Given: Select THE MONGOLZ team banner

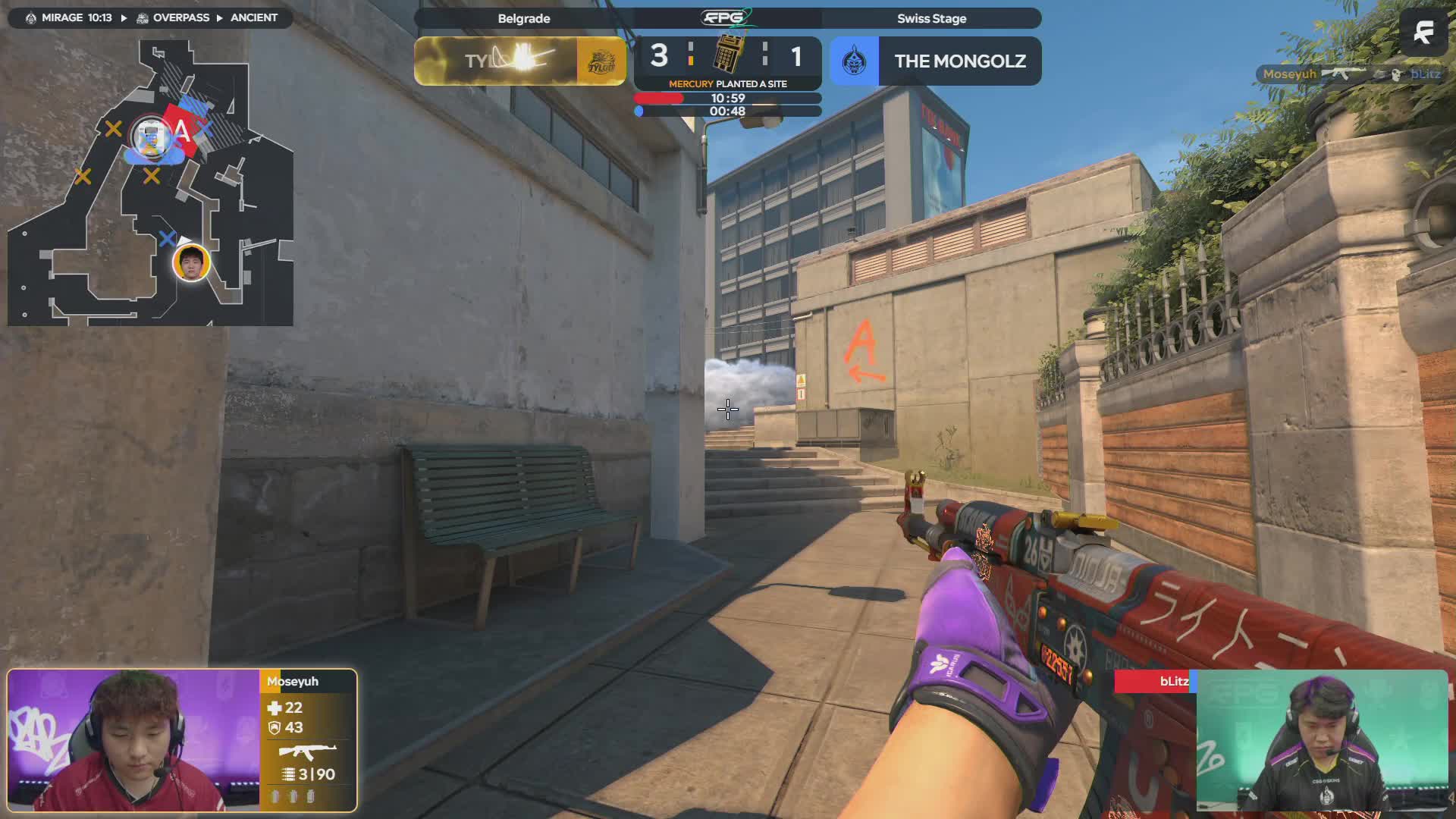Looking at the screenshot, I should [935, 61].
